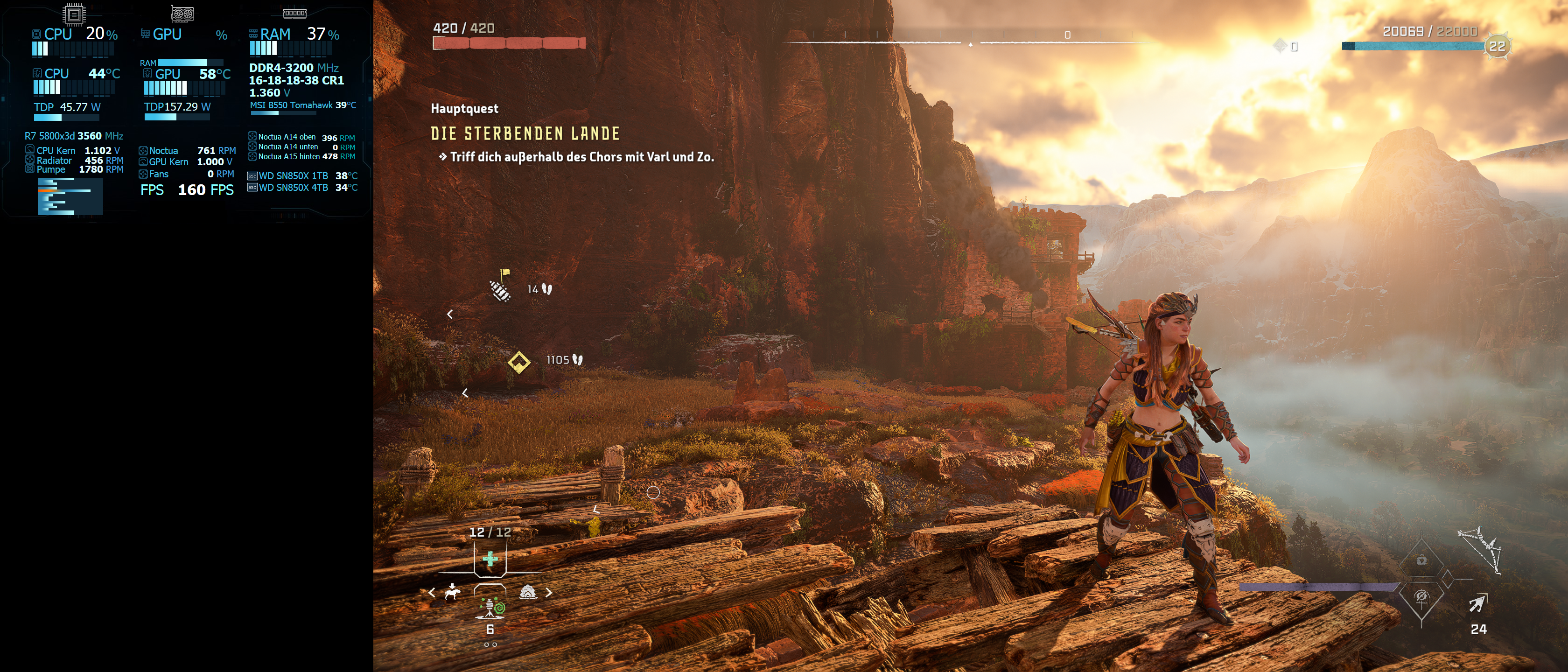Choose the arrow ammo type icon
This screenshot has height=672, width=1568.
coord(1478,604)
